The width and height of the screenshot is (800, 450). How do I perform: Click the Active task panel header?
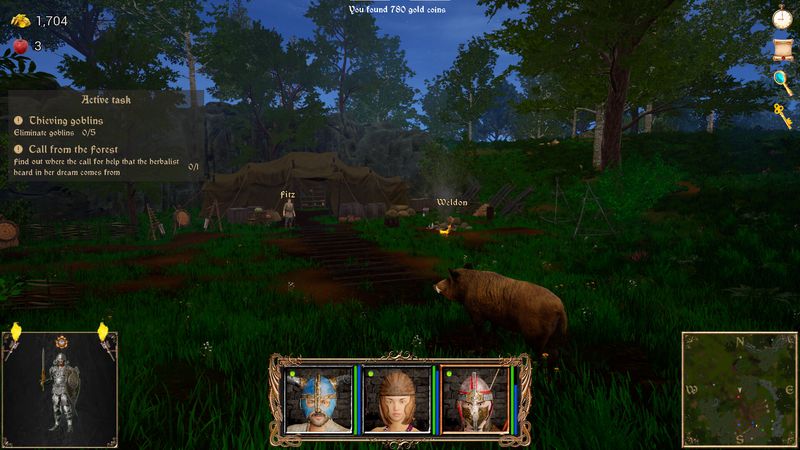pos(106,100)
